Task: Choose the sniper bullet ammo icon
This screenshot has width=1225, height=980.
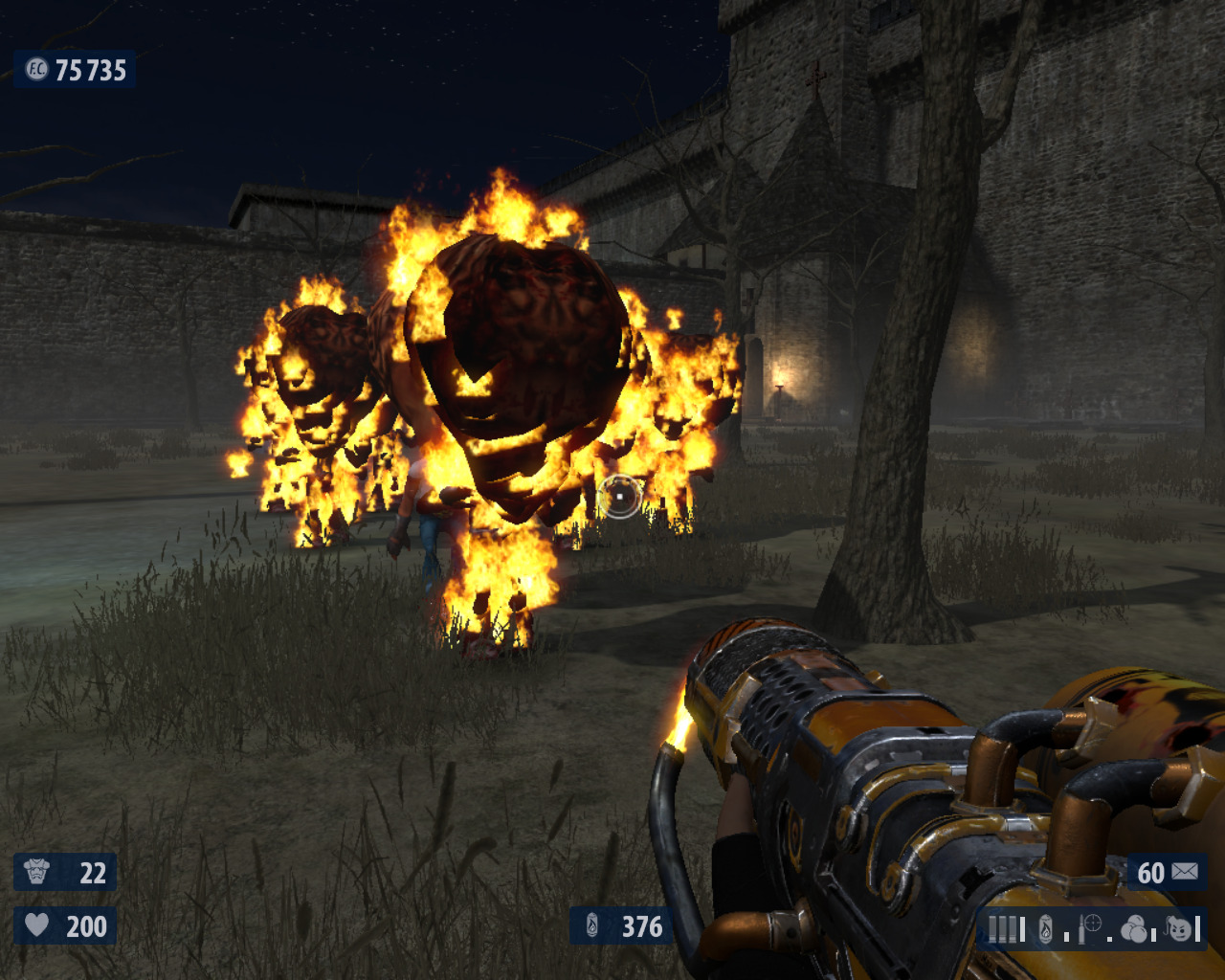Action: coord(1090,927)
